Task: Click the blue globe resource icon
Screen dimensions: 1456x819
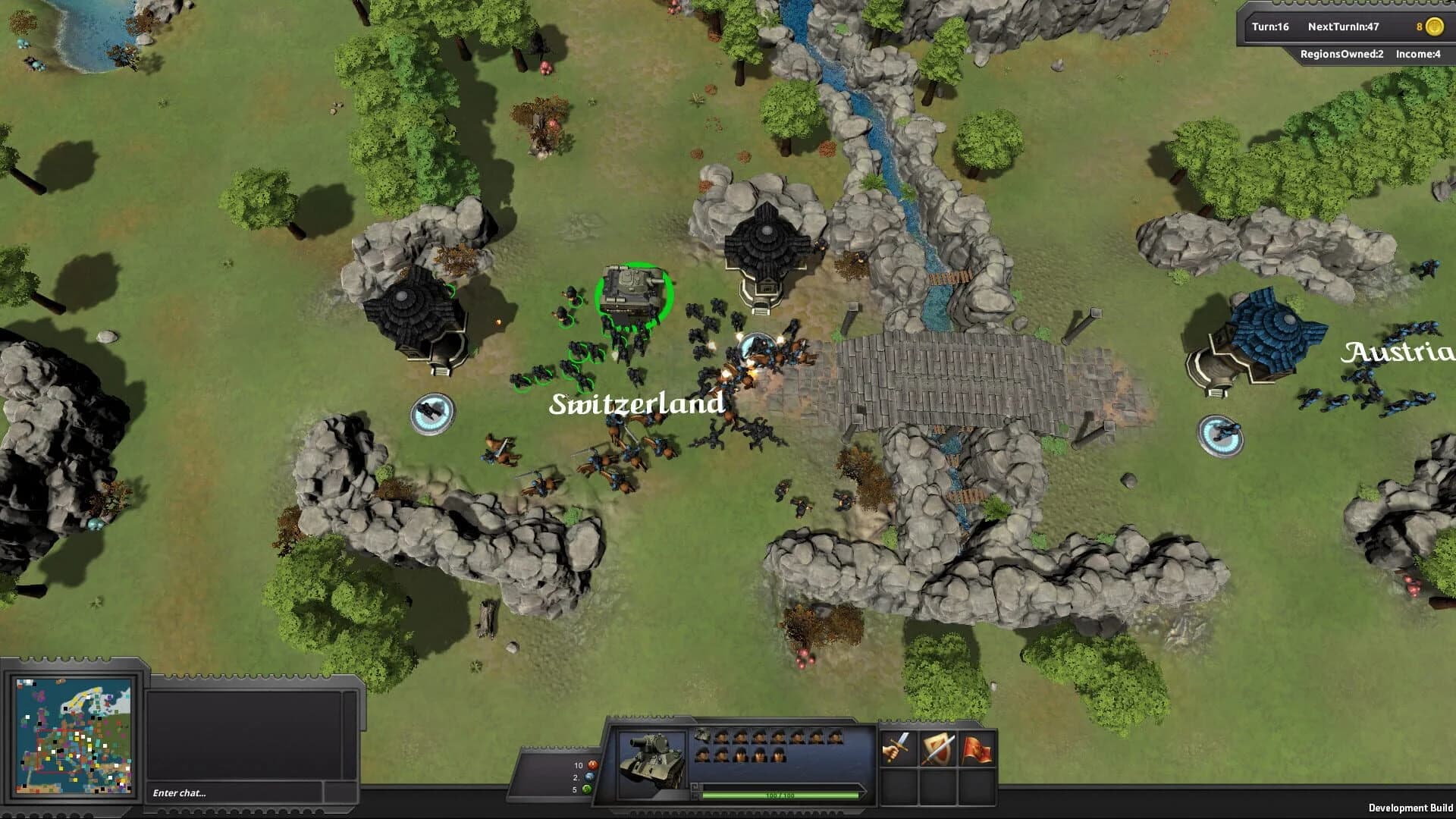Action: point(588,777)
